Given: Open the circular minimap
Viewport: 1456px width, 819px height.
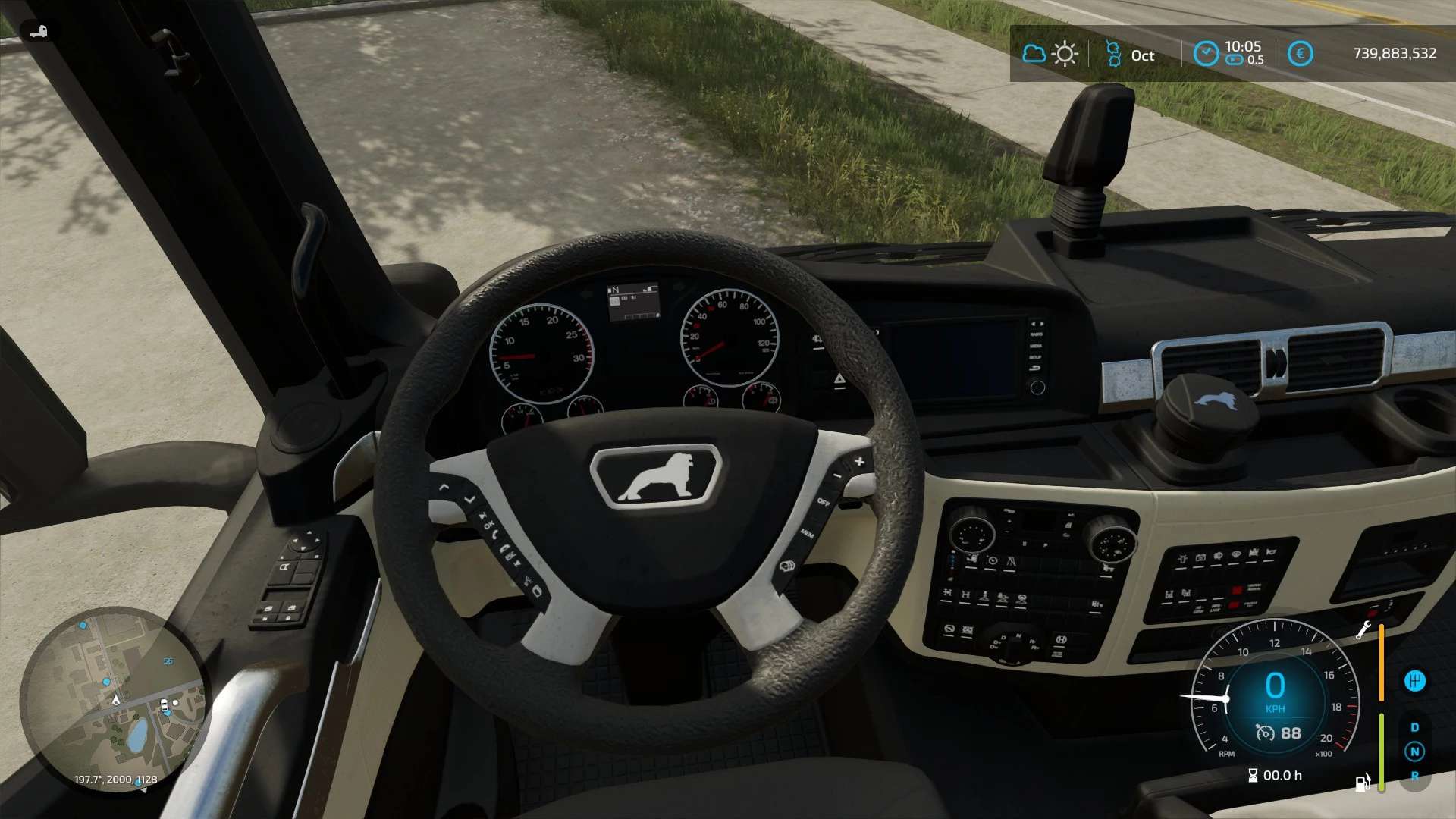Looking at the screenshot, I should pyautogui.click(x=114, y=701).
